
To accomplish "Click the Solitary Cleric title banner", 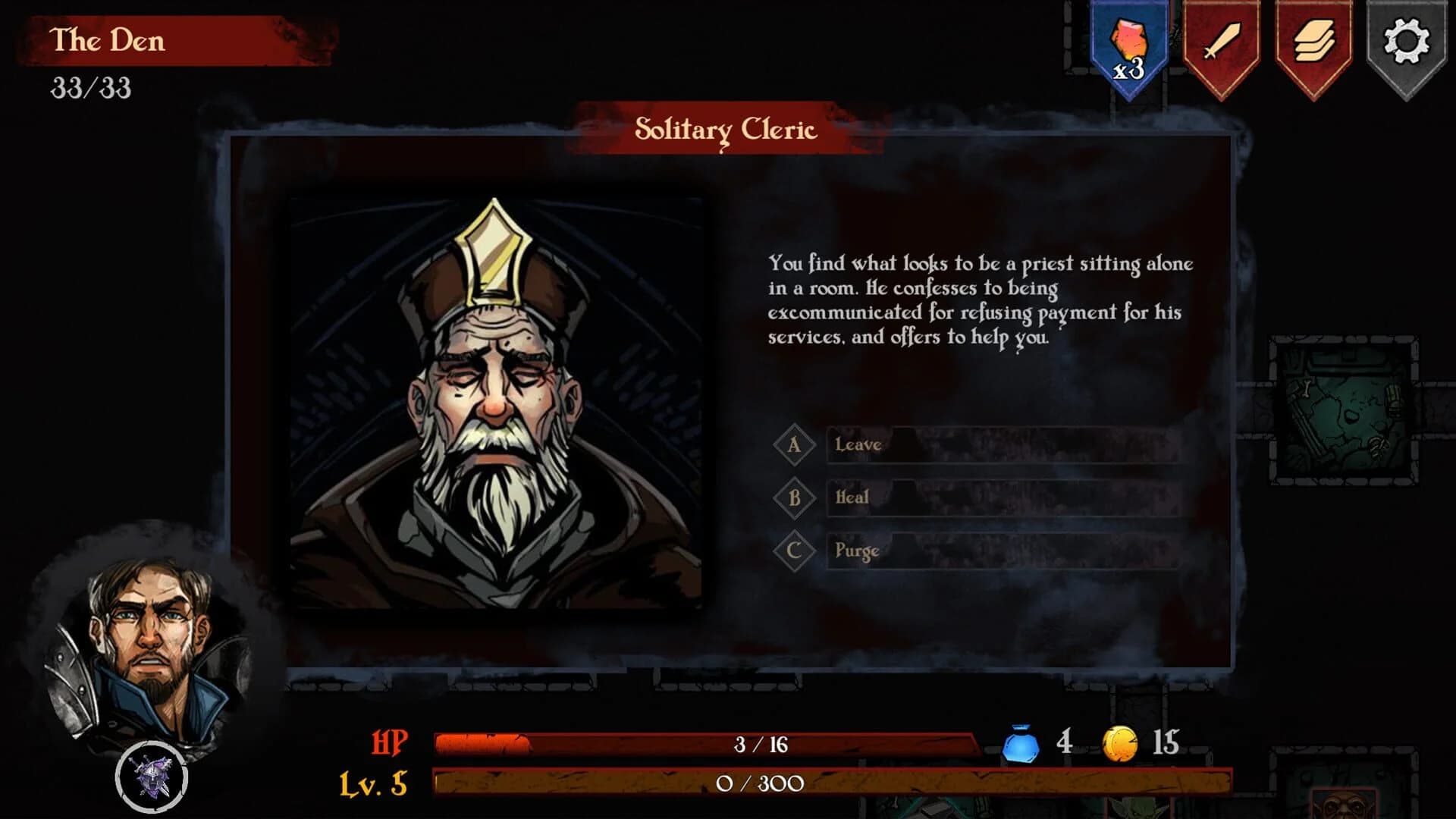I will point(728,130).
